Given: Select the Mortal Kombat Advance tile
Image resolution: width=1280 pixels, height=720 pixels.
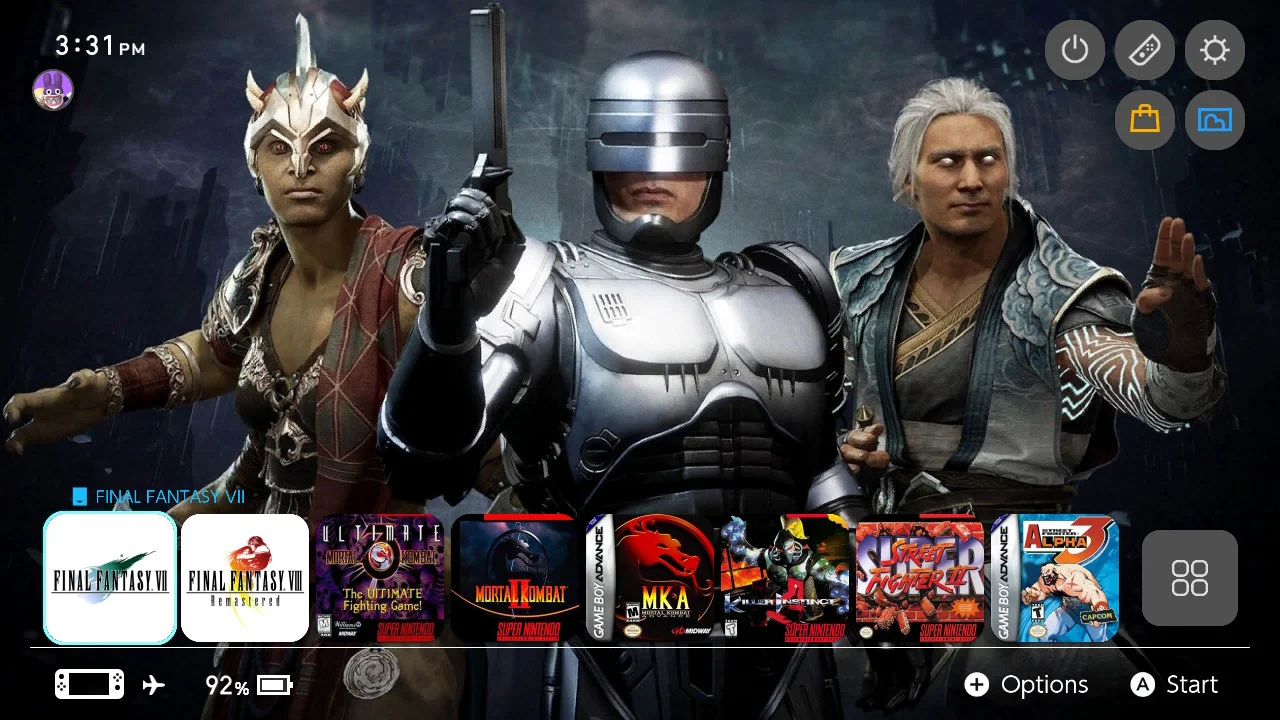Looking at the screenshot, I should (650, 578).
